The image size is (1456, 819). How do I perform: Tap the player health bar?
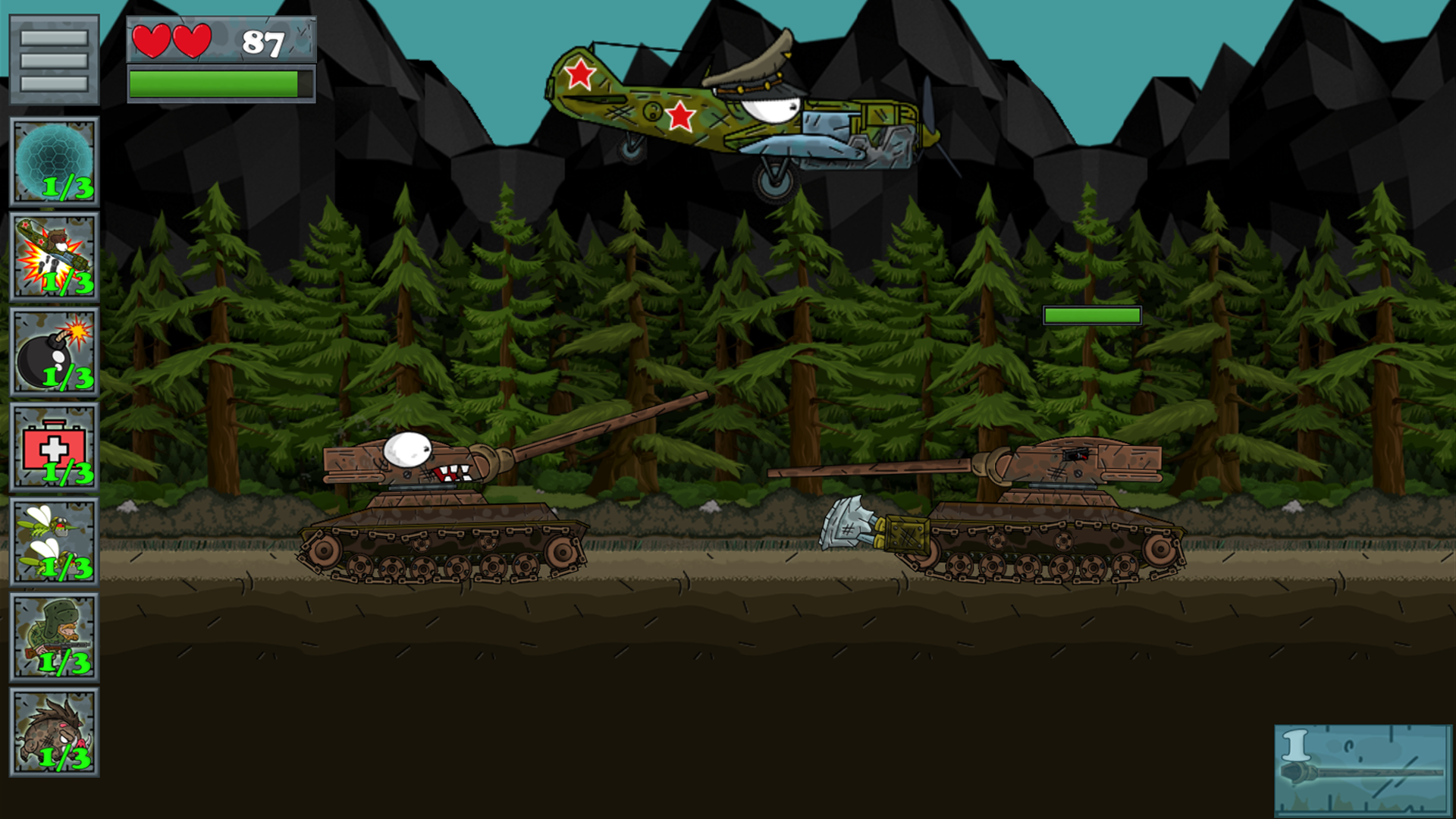coord(220,83)
